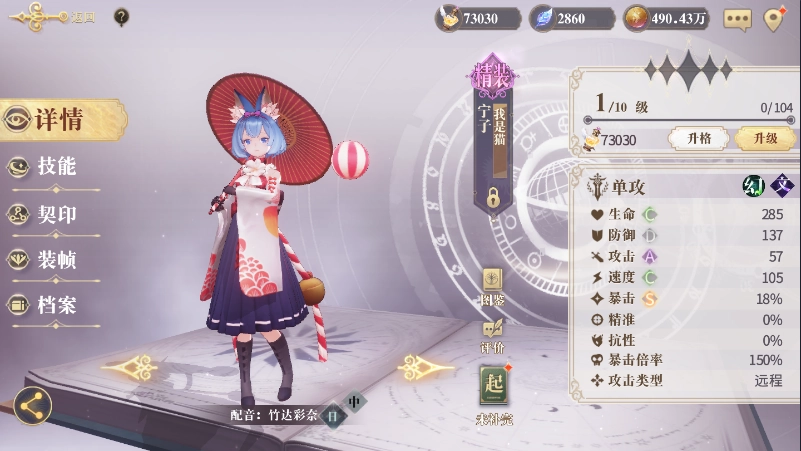Open the chat speech bubble icon
The width and height of the screenshot is (801, 451).
pos(738,19)
